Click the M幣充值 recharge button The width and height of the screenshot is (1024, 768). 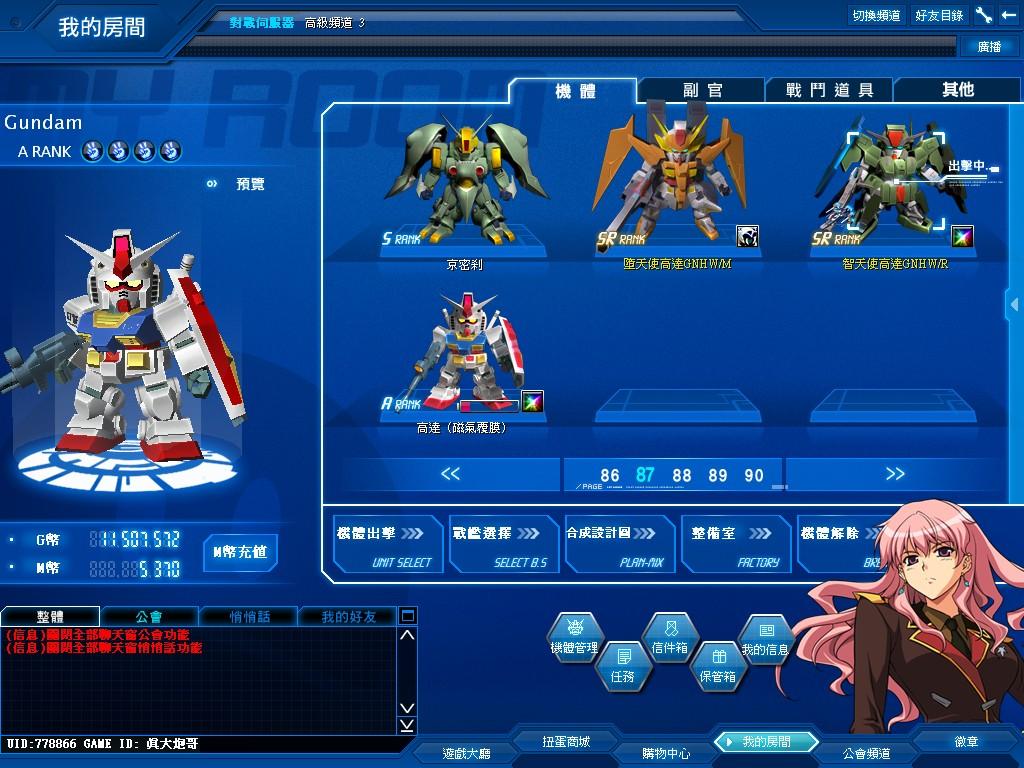tap(240, 552)
